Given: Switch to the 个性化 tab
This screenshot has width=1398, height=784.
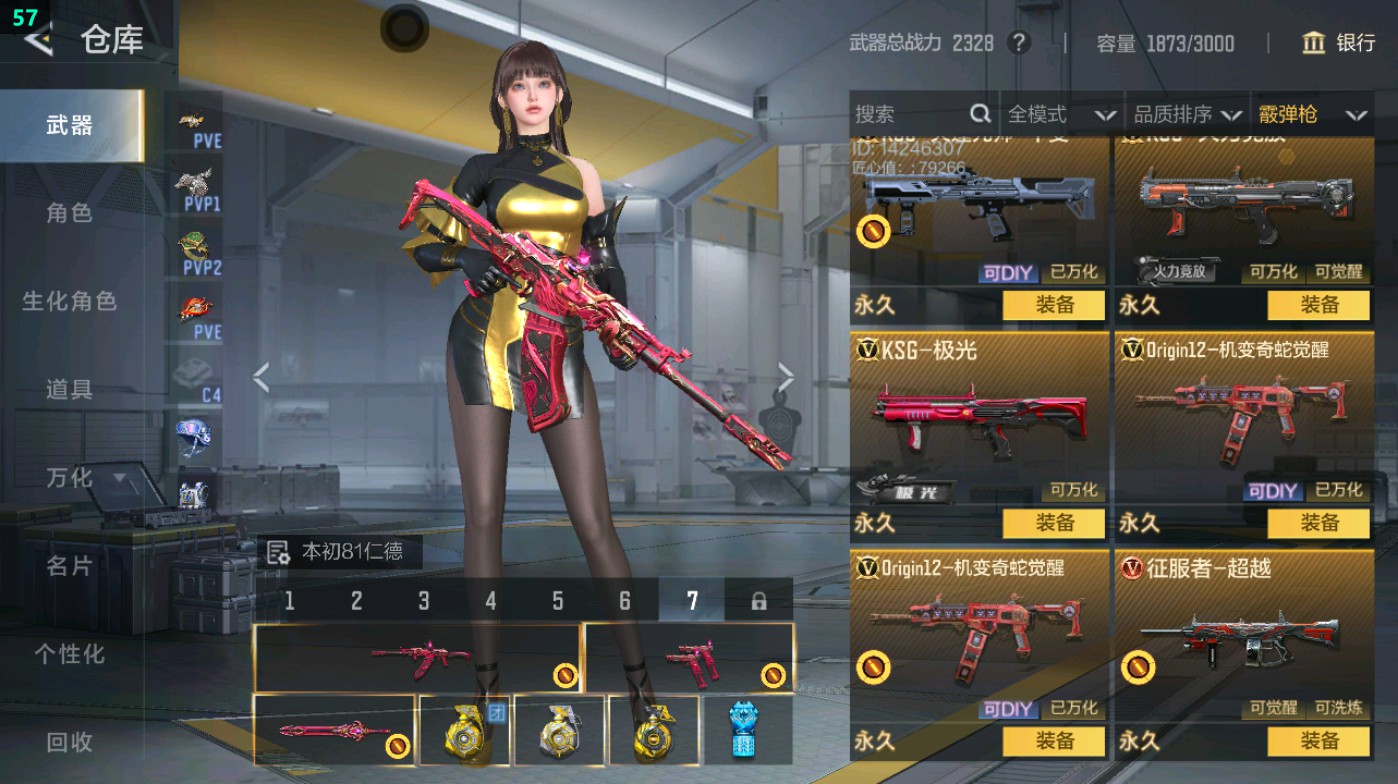Looking at the screenshot, I should pos(69,654).
